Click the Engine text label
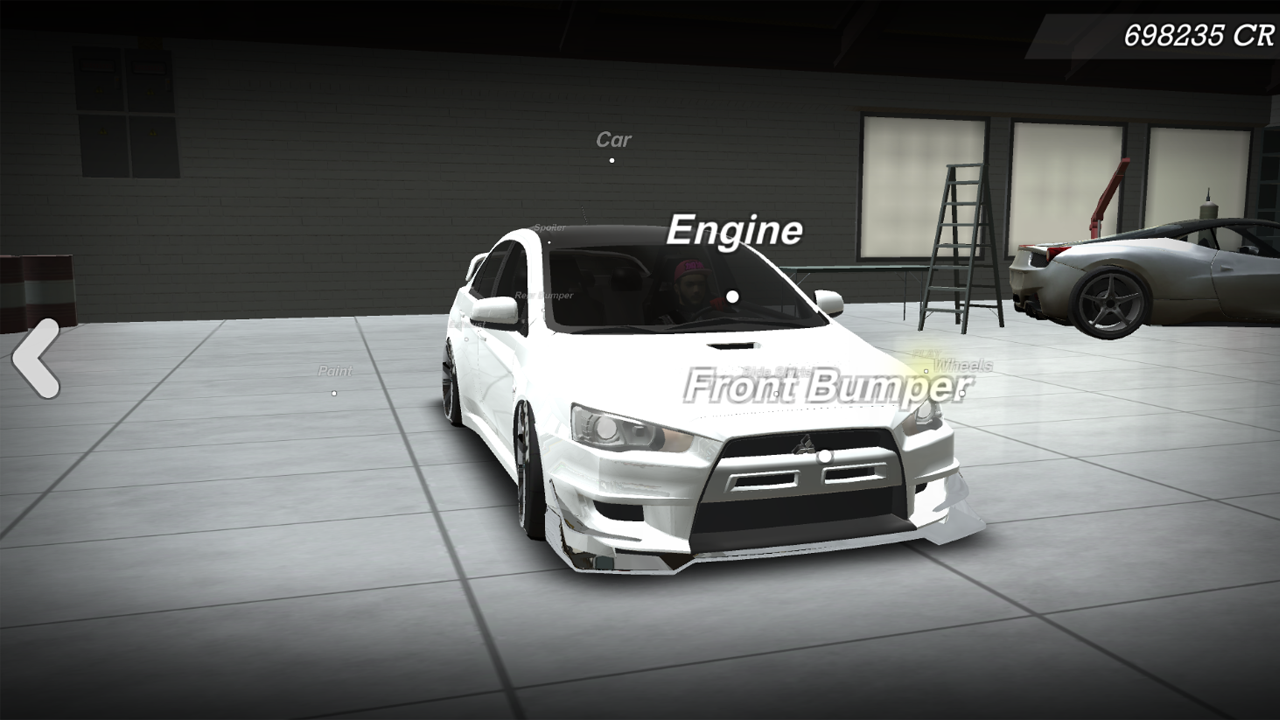1280x720 pixels. pyautogui.click(x=736, y=230)
